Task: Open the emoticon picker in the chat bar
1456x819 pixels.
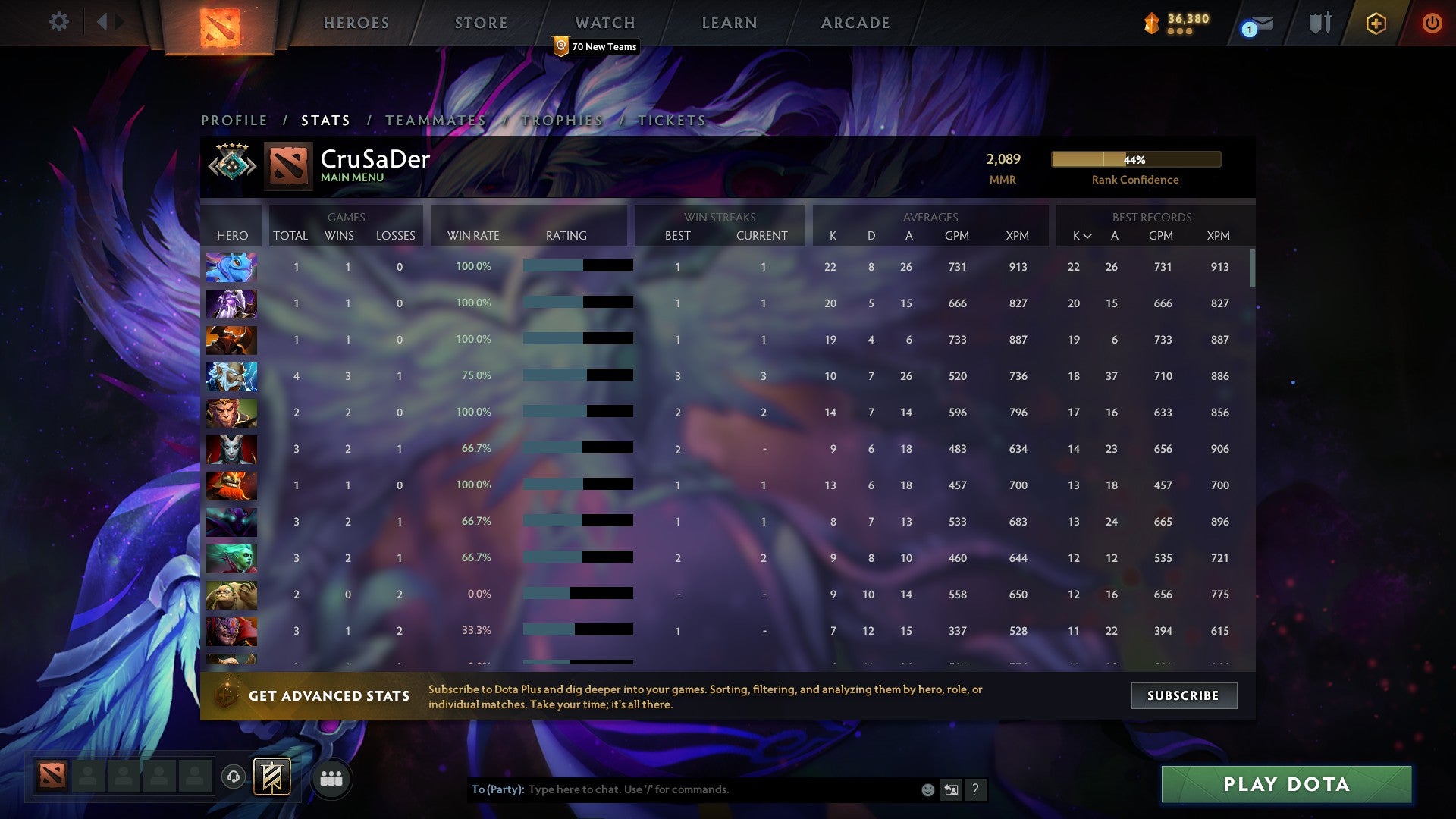Action: tap(927, 789)
